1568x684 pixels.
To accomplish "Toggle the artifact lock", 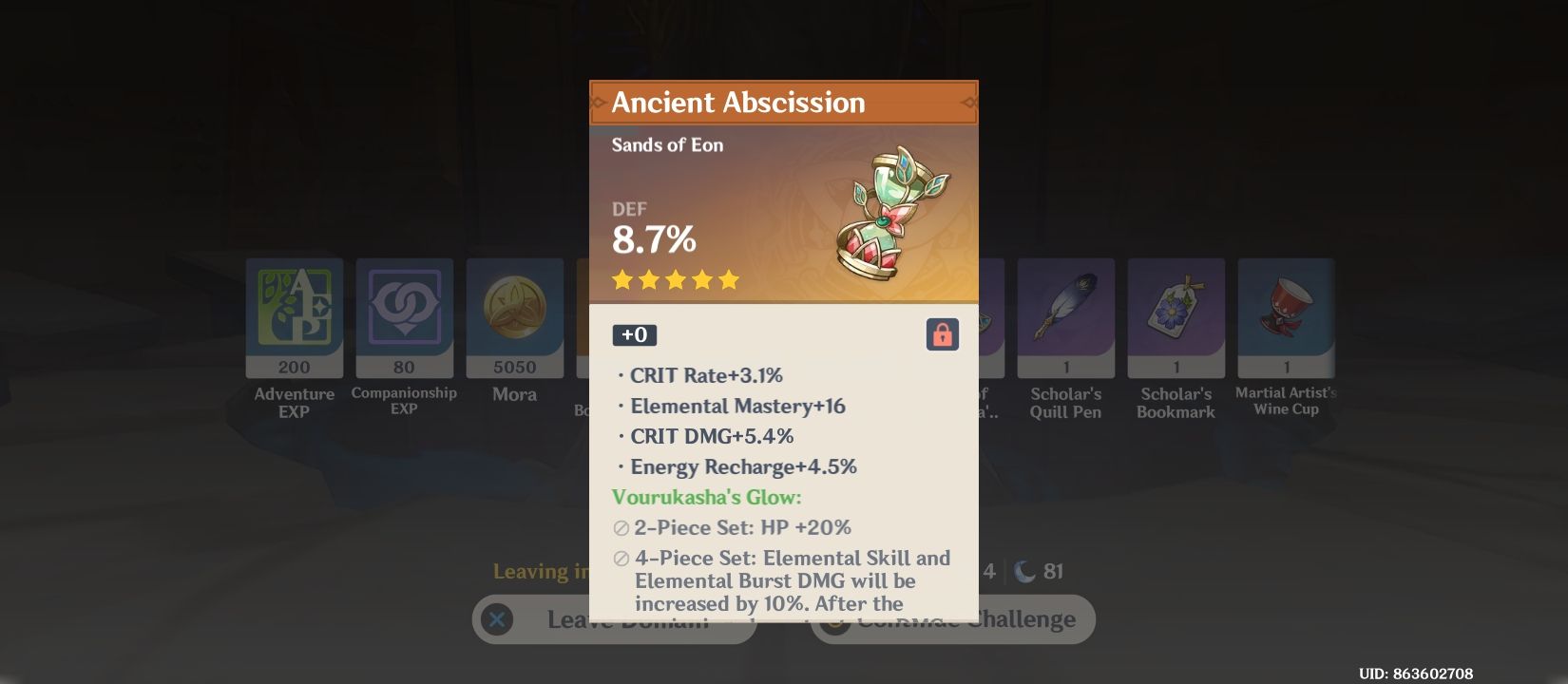I will tap(942, 334).
